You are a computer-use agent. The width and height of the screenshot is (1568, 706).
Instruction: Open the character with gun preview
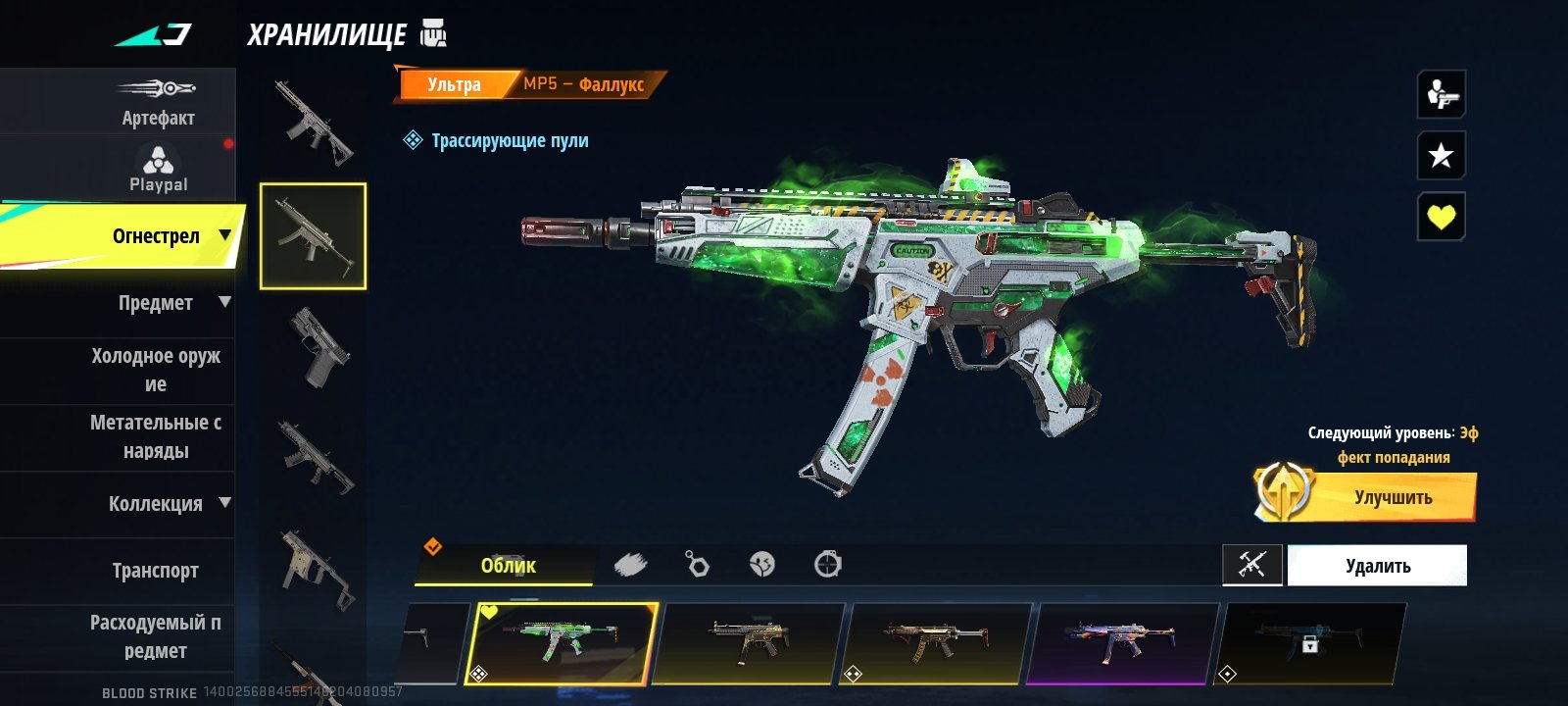point(1441,94)
